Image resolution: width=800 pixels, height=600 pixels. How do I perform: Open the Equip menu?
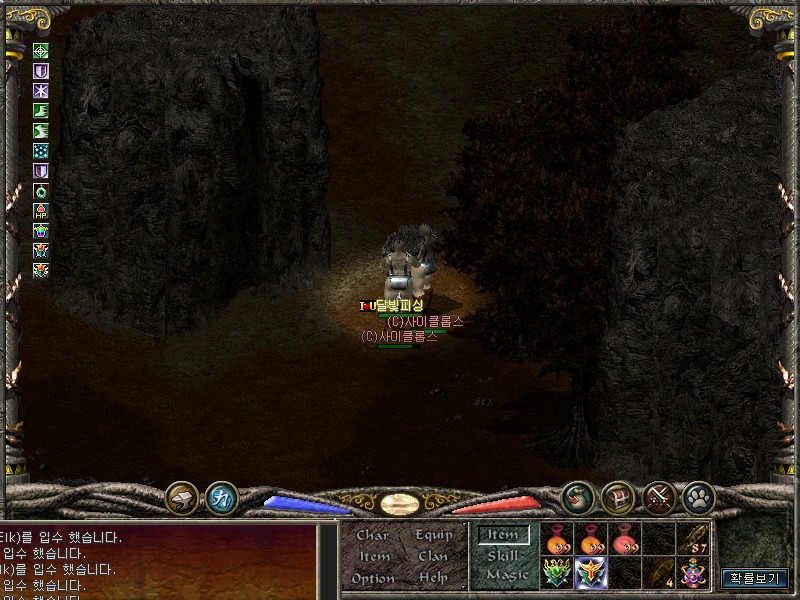point(434,535)
